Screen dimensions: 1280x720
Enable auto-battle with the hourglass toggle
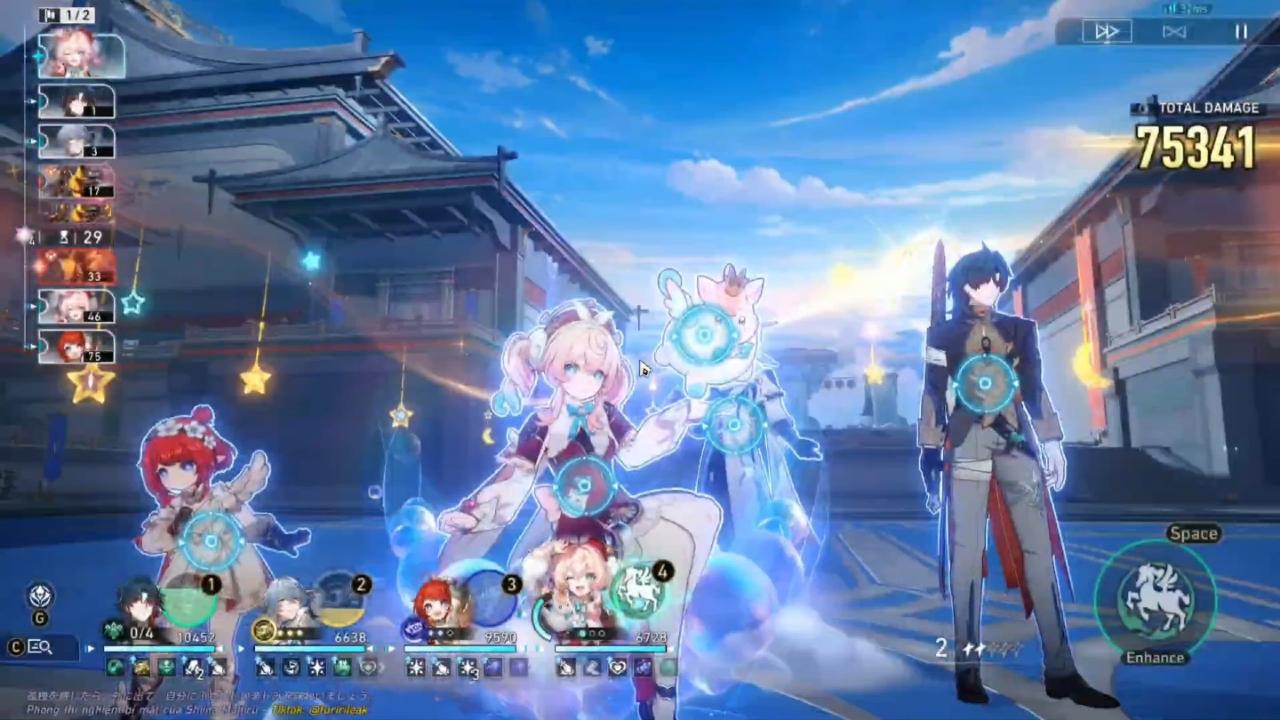click(1173, 31)
